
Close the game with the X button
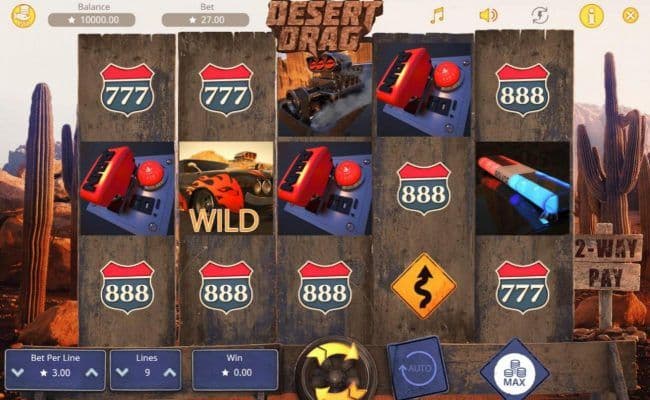point(630,15)
